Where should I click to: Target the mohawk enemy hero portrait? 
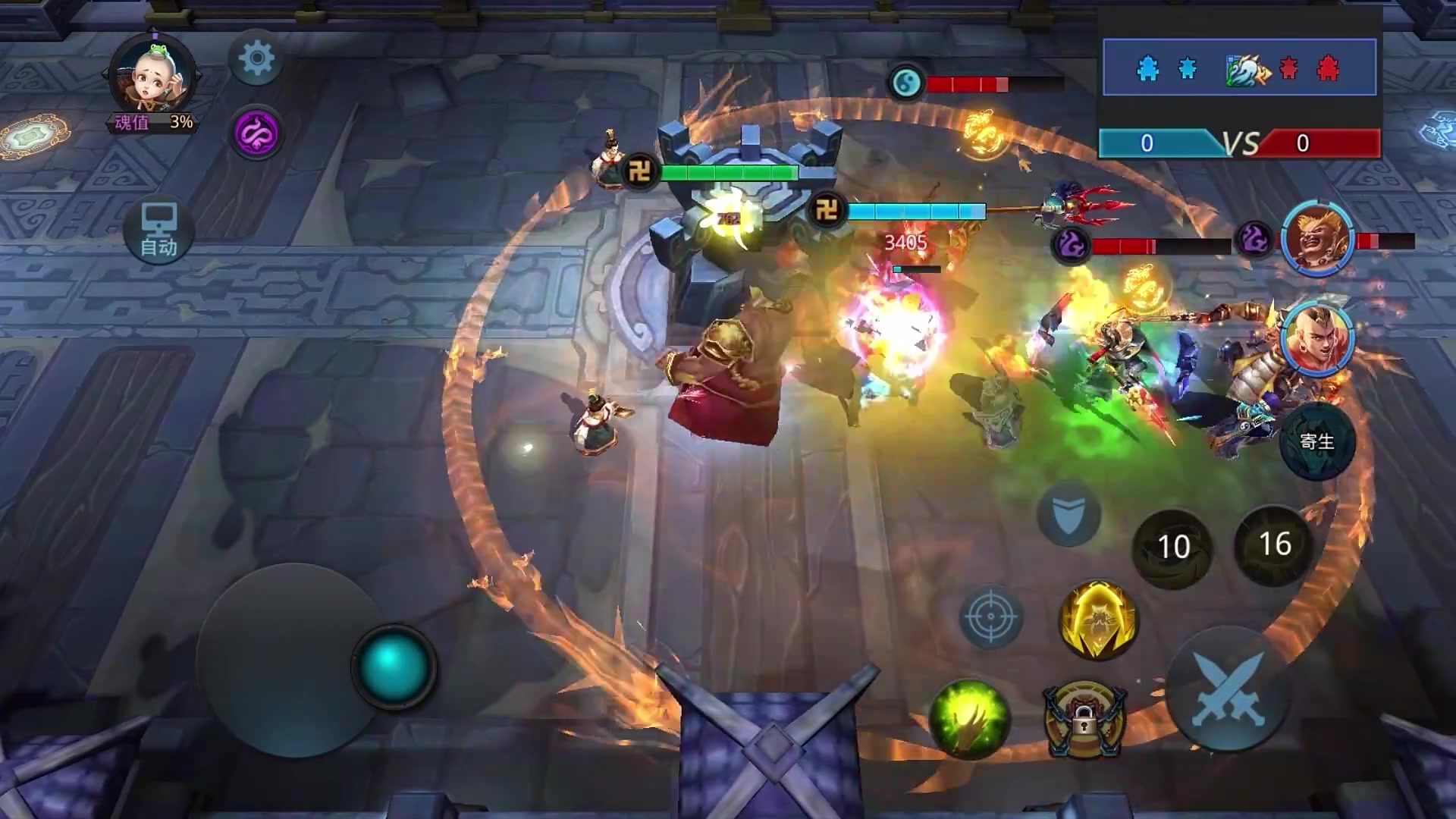[1317, 339]
